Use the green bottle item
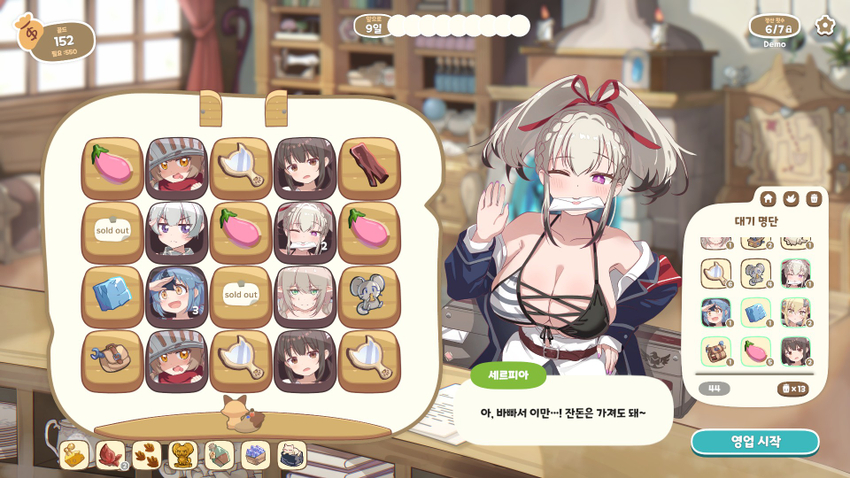Image resolution: width=850 pixels, height=478 pixels. pos(219,455)
